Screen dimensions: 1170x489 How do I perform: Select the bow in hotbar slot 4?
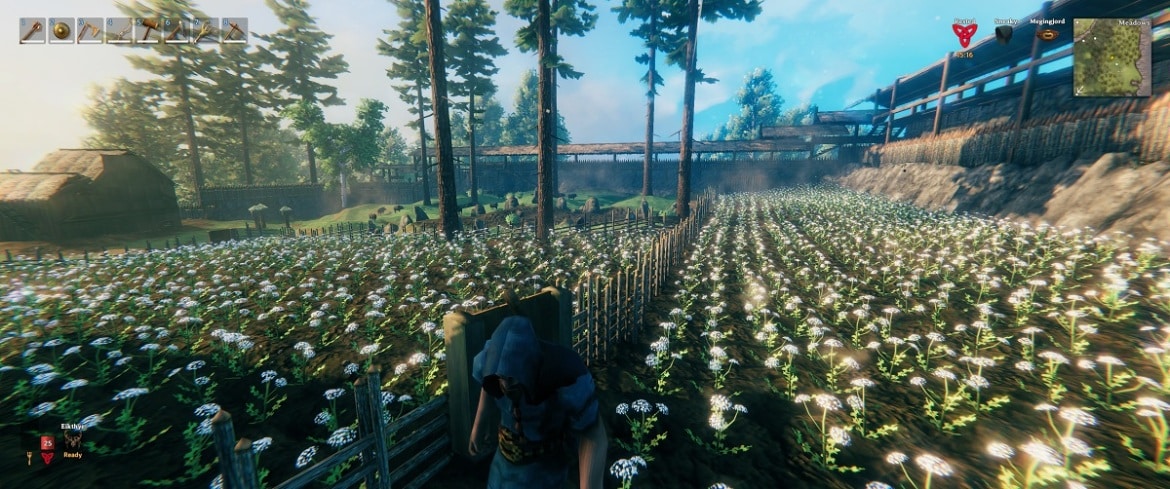(x=119, y=31)
